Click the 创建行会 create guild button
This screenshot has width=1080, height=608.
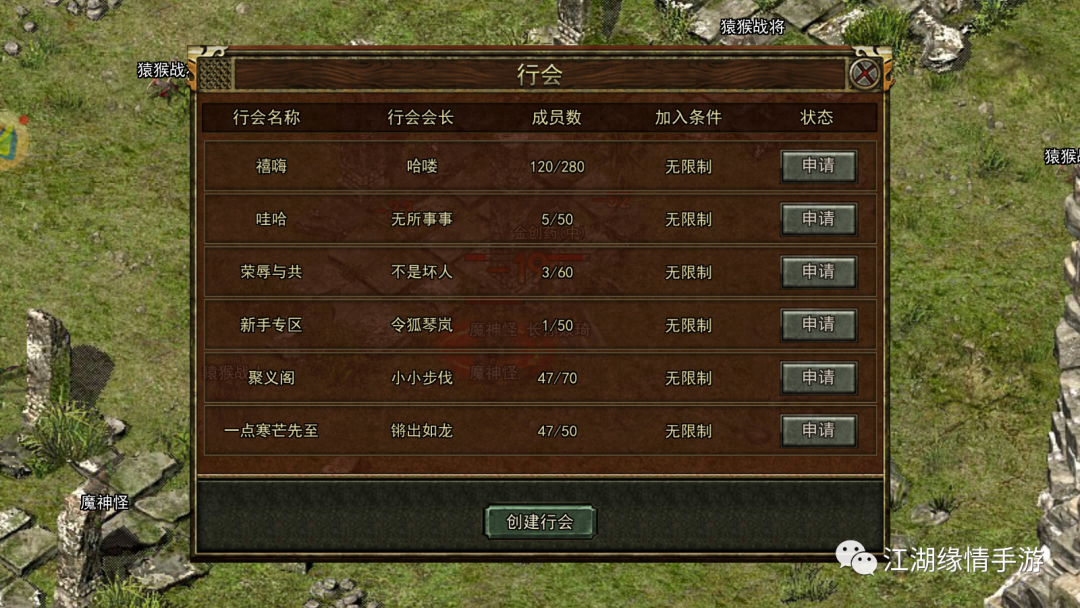click(540, 522)
